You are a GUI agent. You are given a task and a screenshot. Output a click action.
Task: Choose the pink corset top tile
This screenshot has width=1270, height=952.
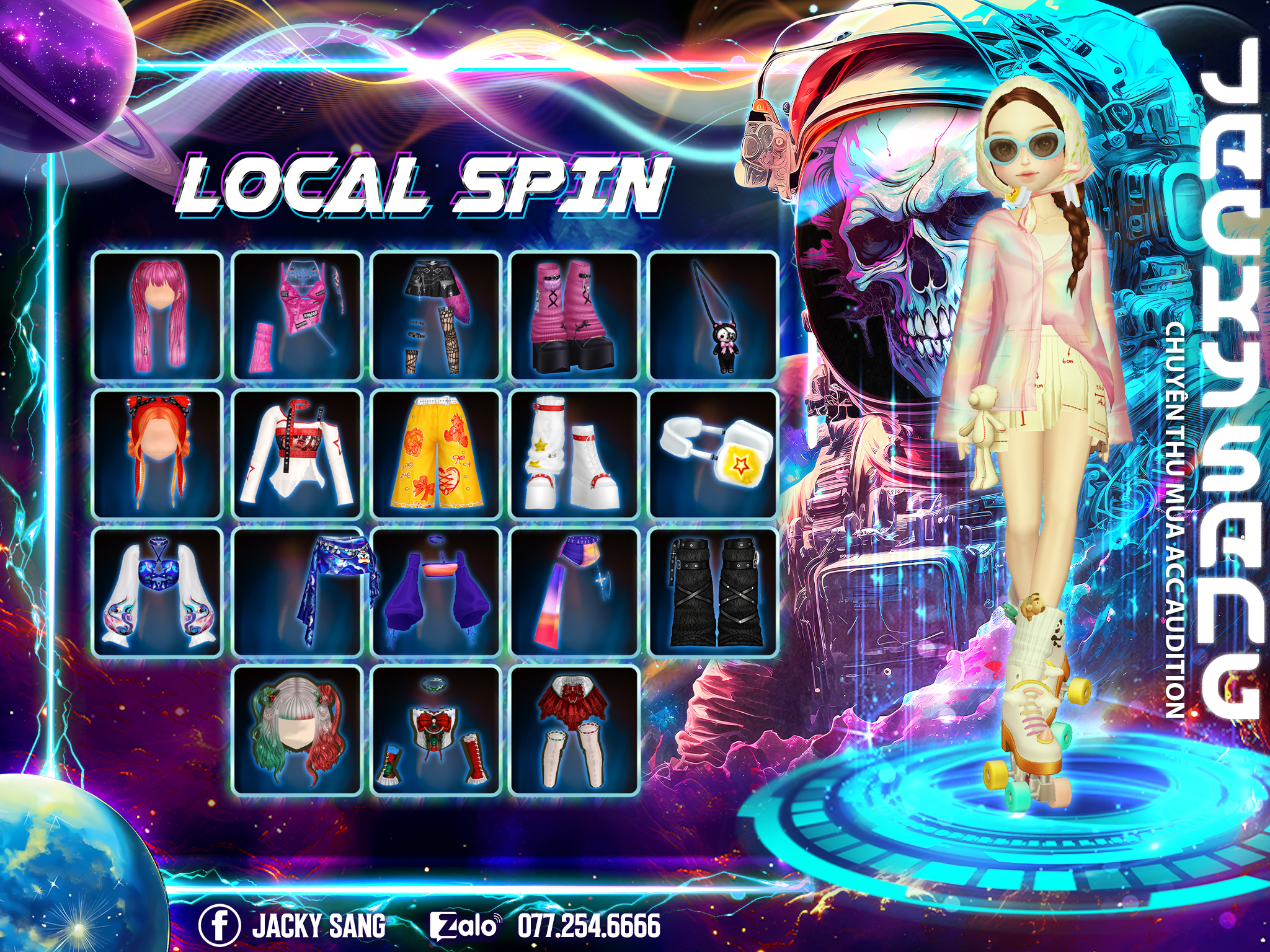(296, 316)
